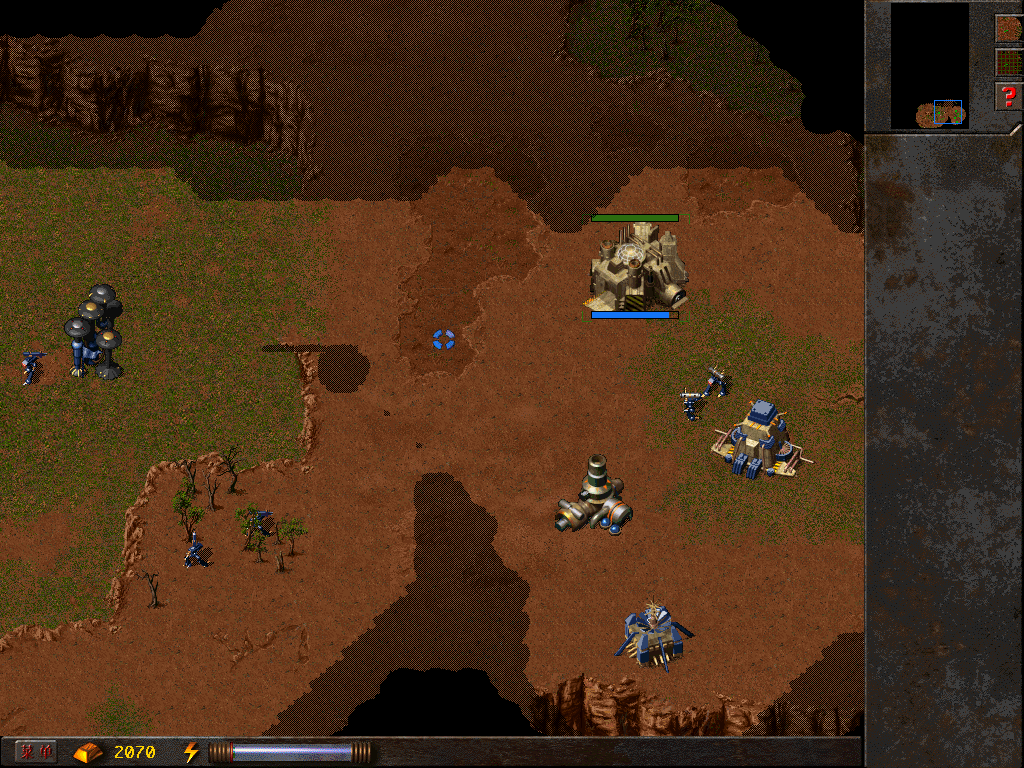Screen dimensions: 1024x768
Task: Toggle the red grid minimap button
Action: coord(1008,62)
